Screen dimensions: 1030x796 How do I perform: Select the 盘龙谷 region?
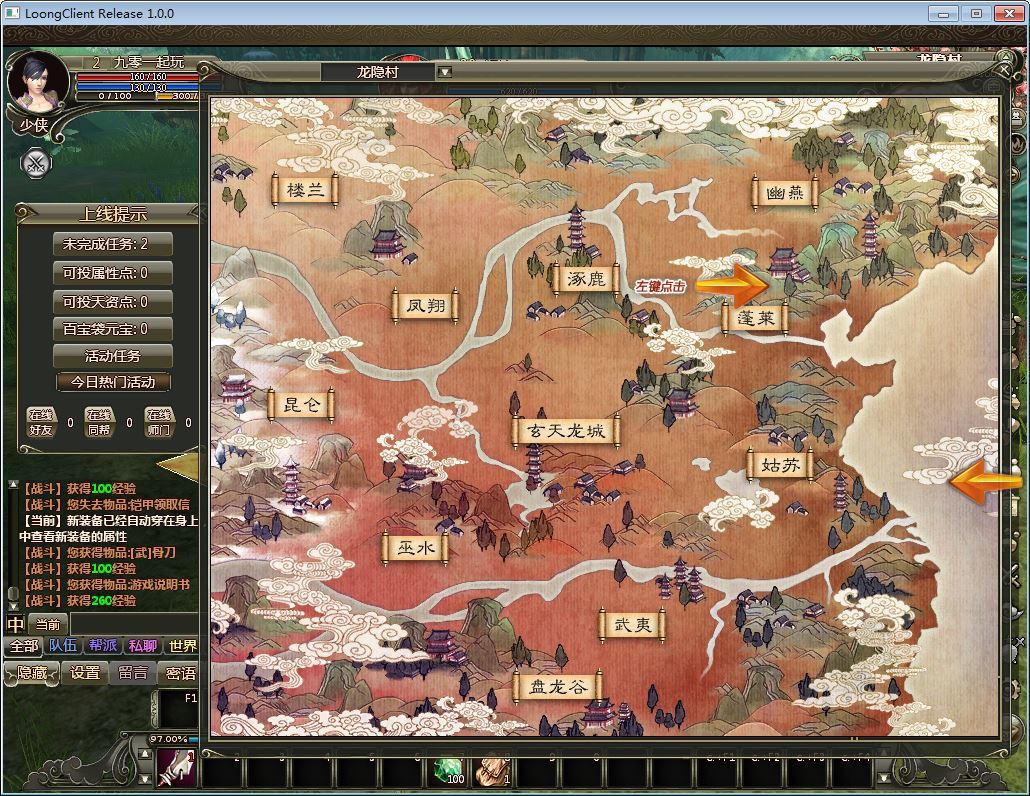coord(558,687)
